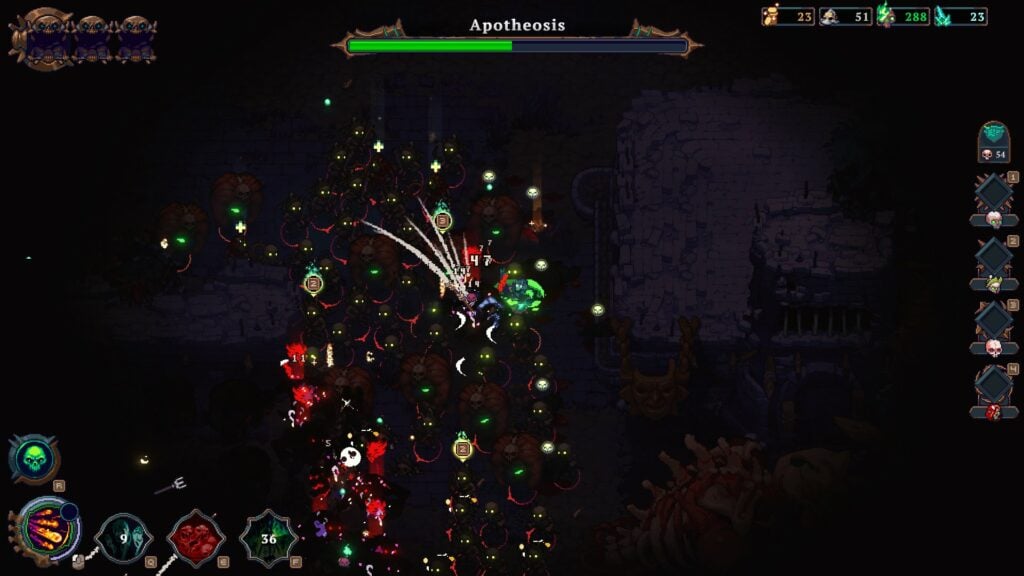Image resolution: width=1024 pixels, height=576 pixels.
Task: Select minion slot 4 with red creature
Action: 994,390
